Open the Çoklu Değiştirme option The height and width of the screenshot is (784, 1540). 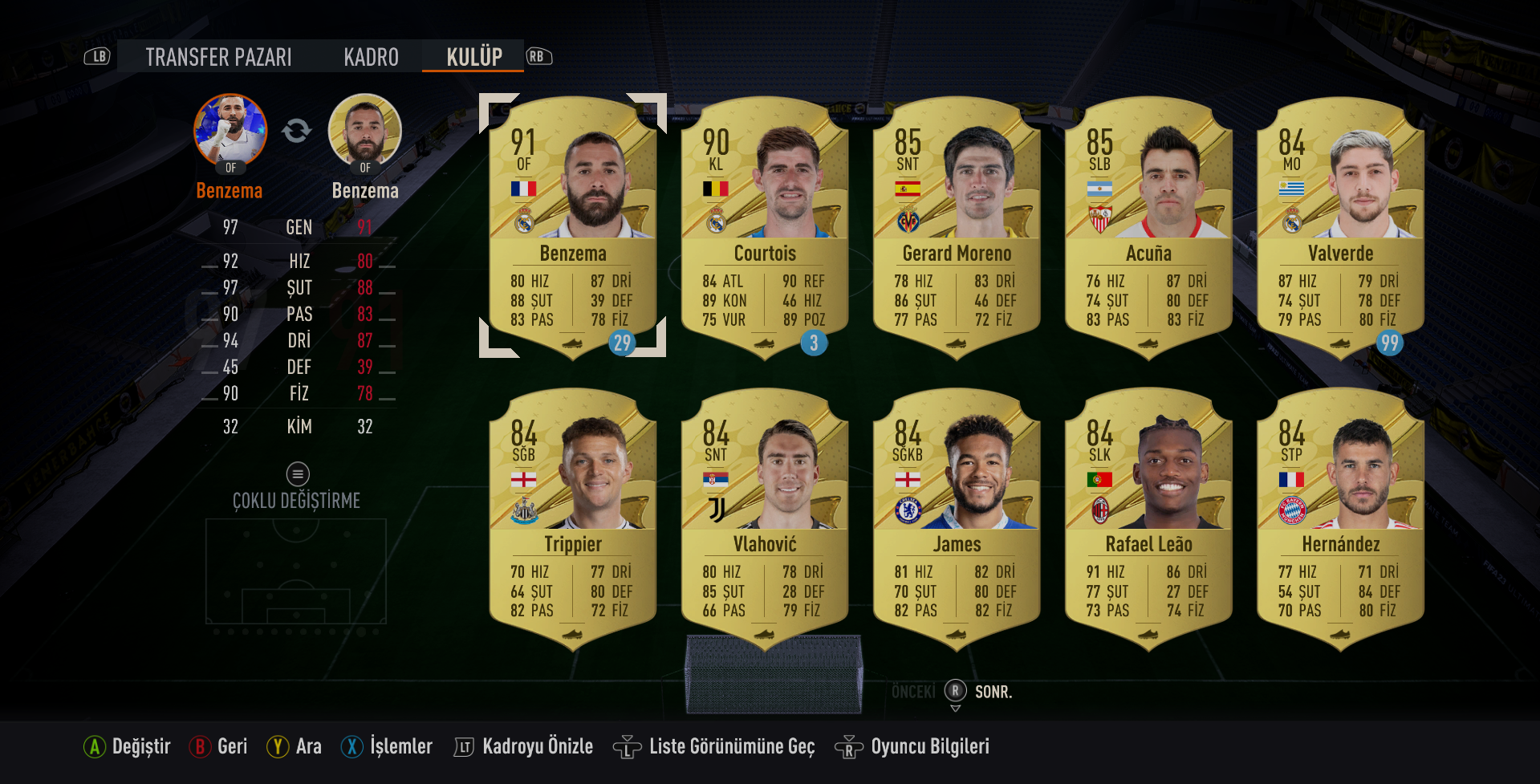click(x=297, y=489)
